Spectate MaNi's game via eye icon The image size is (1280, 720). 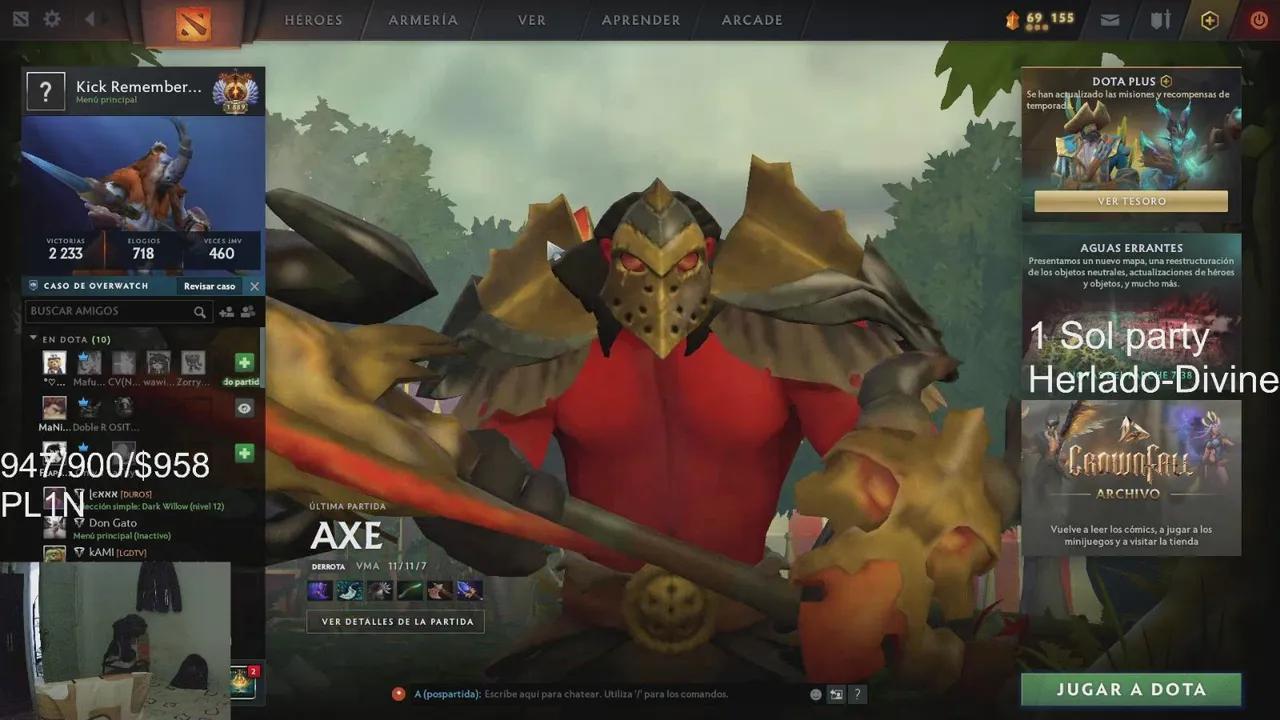(243, 408)
